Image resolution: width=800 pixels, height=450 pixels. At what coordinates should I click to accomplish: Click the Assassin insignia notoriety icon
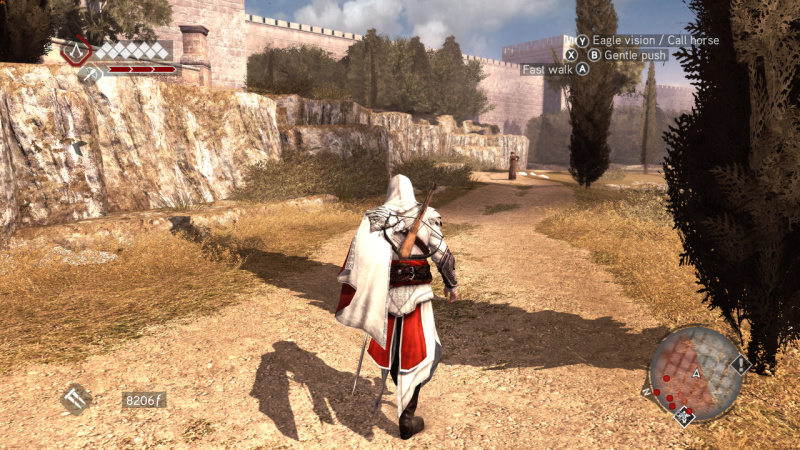(76, 50)
